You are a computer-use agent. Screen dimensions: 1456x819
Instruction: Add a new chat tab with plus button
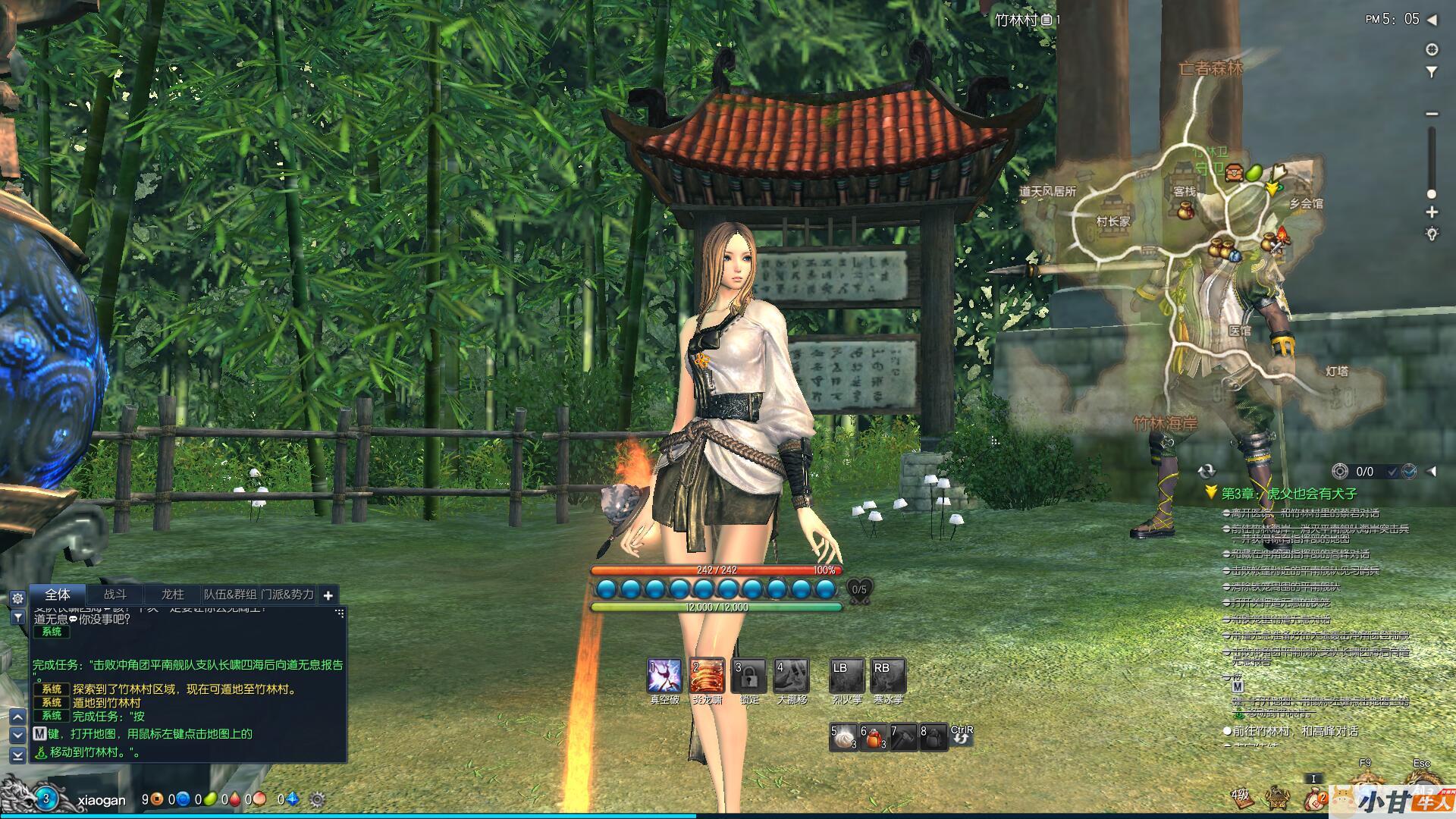328,596
